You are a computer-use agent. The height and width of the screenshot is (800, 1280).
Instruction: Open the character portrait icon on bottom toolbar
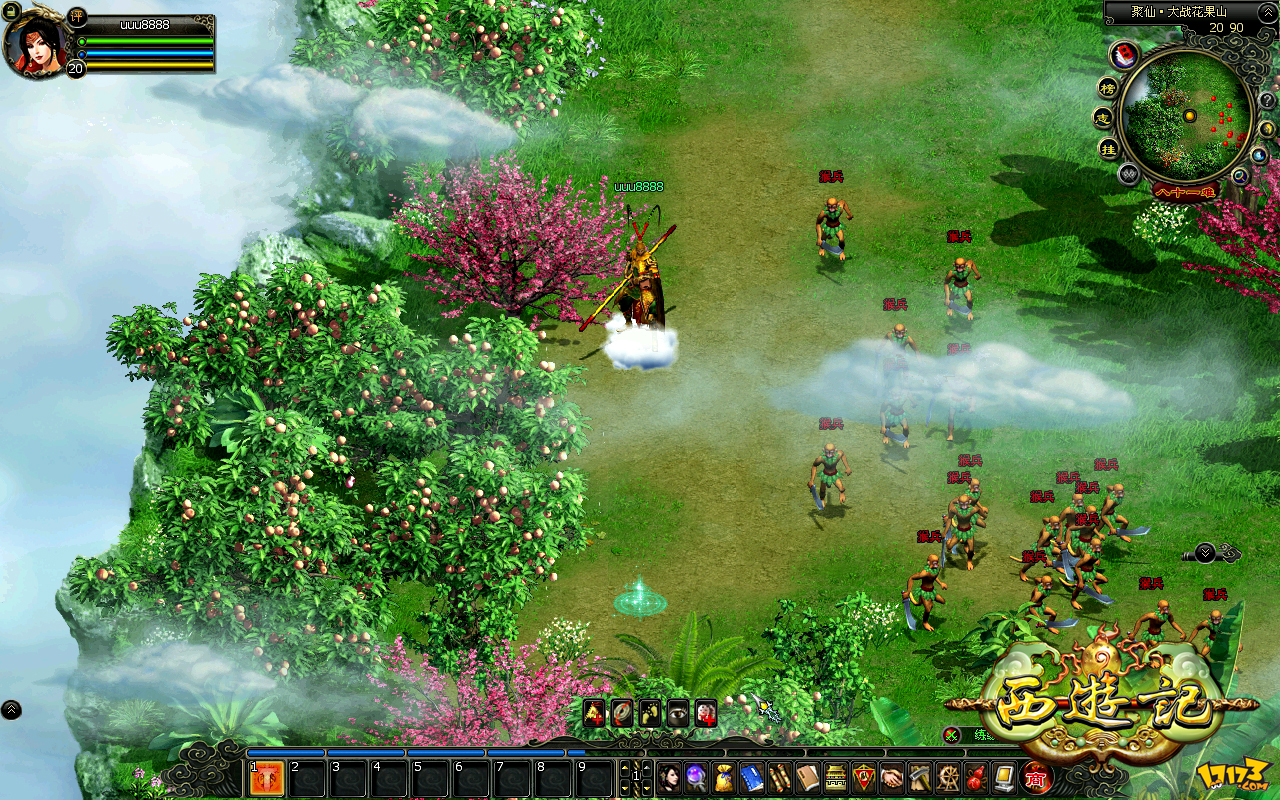pyautogui.click(x=669, y=776)
